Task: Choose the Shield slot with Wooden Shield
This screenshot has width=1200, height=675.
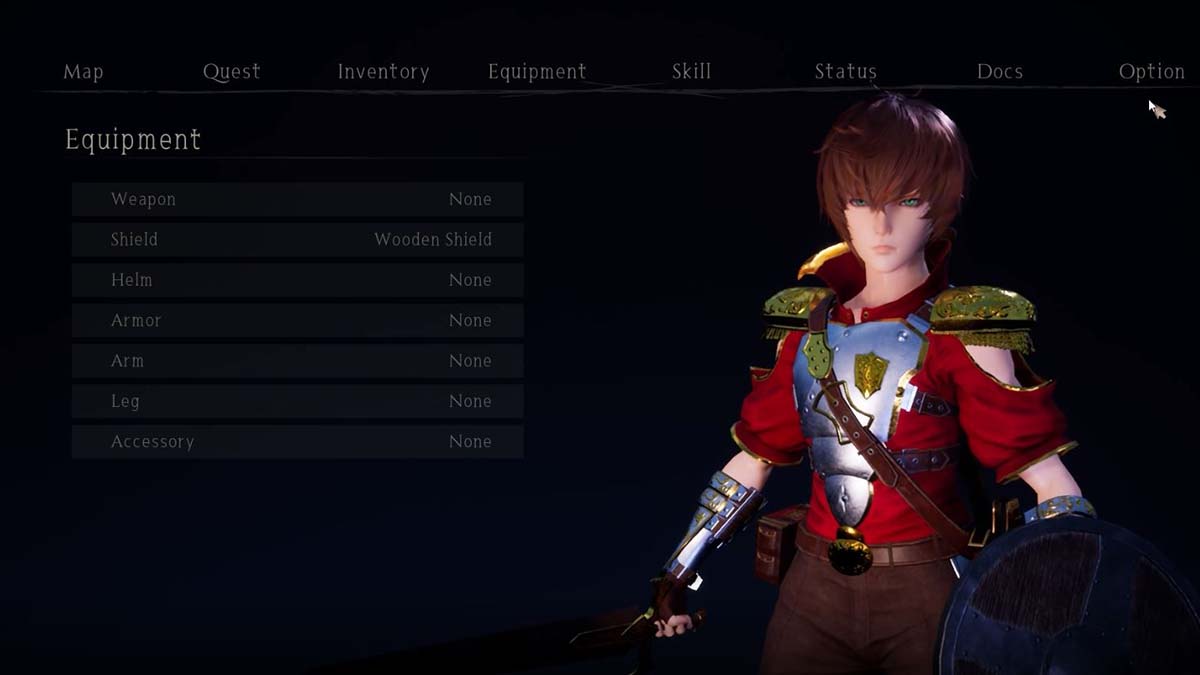Action: click(297, 240)
